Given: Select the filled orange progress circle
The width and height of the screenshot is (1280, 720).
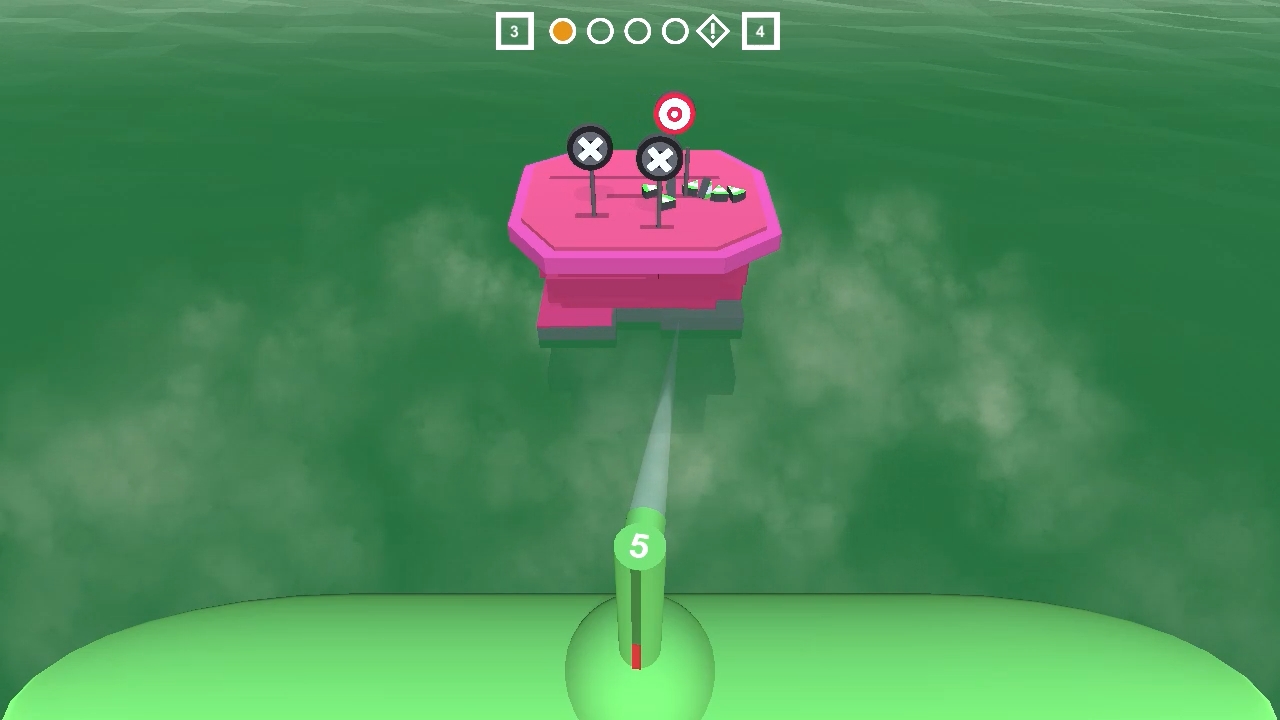Looking at the screenshot, I should 562,31.
